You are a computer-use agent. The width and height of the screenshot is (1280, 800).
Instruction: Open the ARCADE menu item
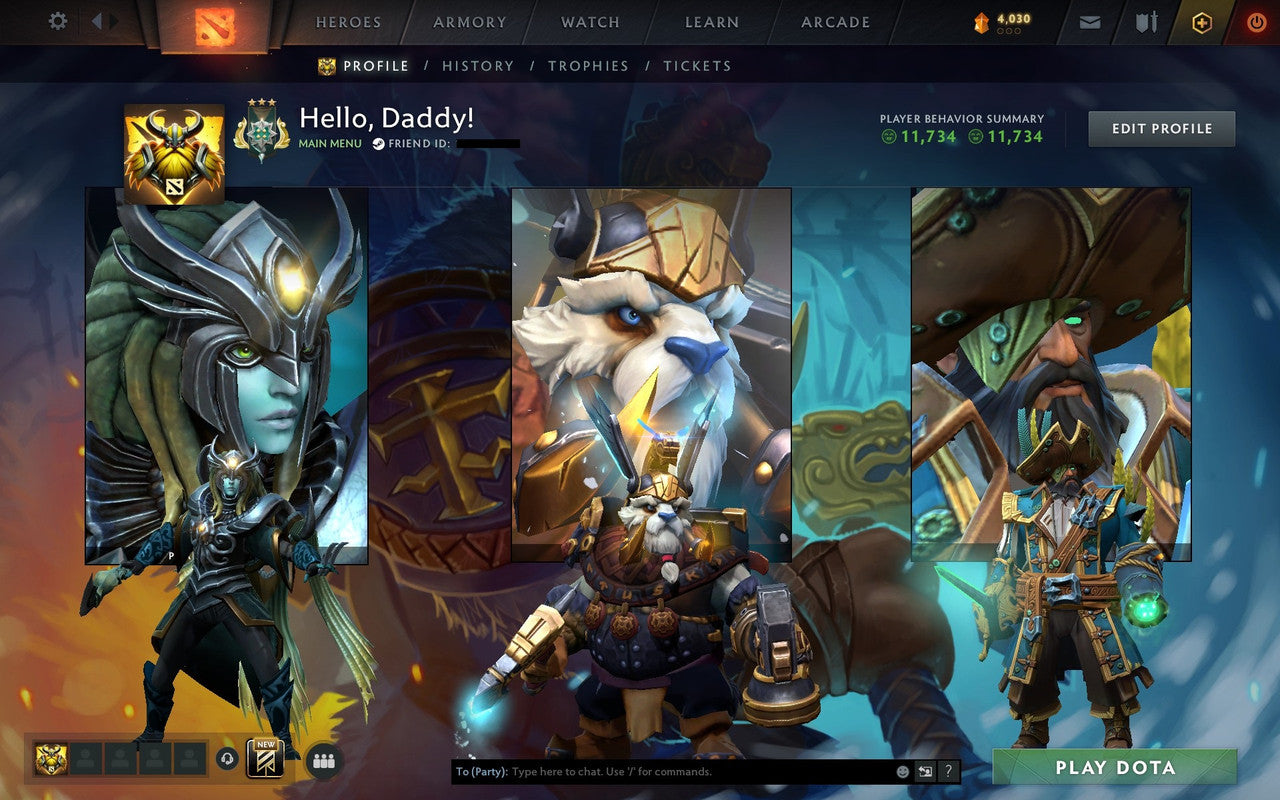click(835, 21)
